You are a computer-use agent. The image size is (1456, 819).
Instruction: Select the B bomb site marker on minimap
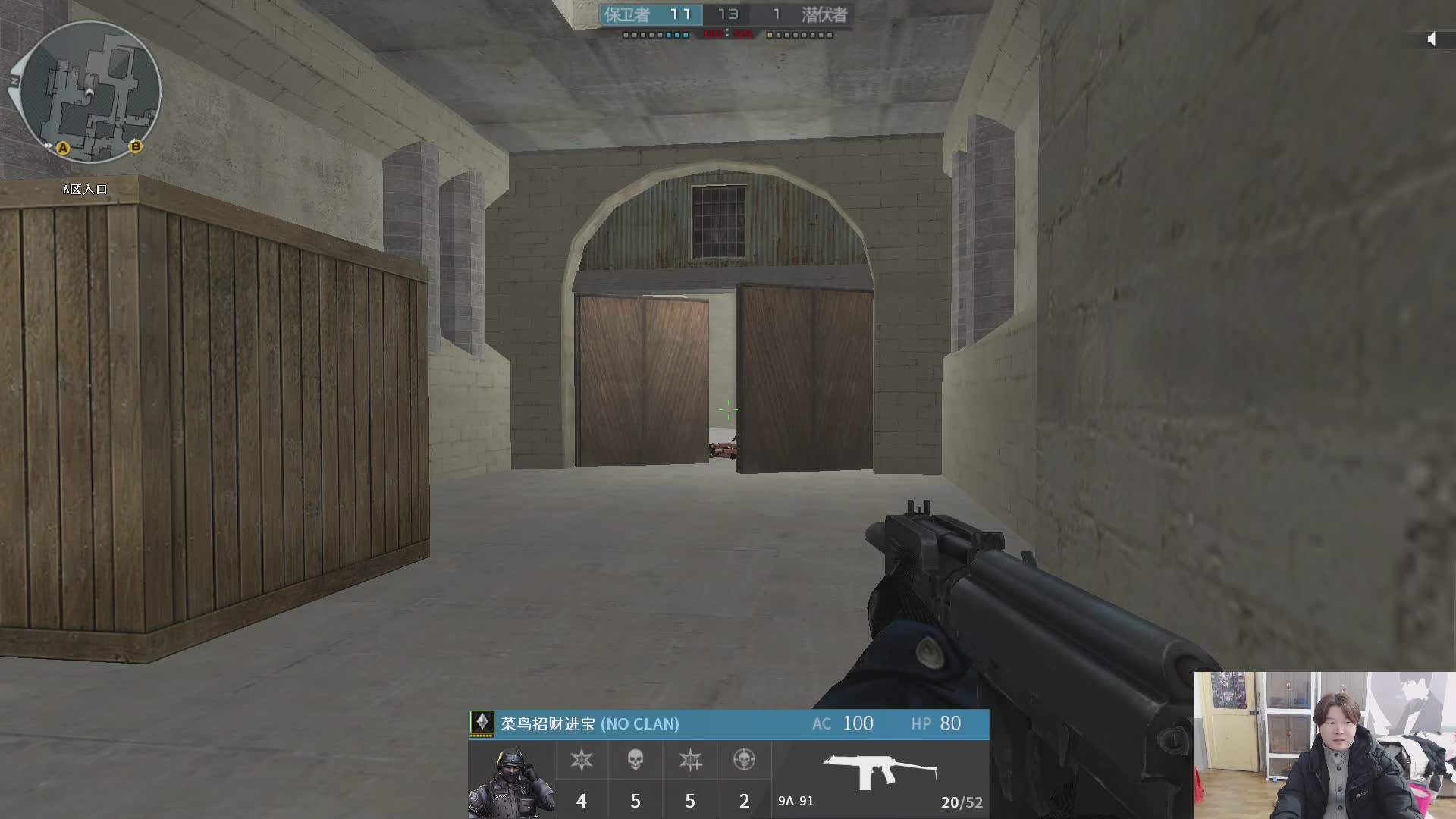pos(135,146)
